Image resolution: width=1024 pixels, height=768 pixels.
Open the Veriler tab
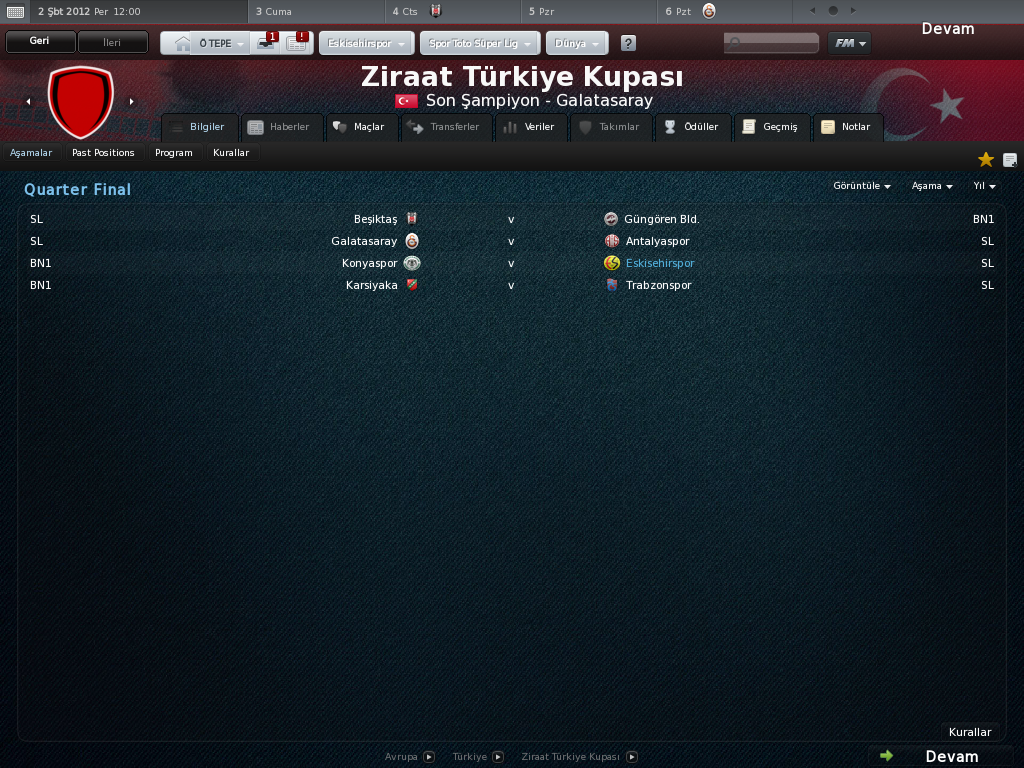[530, 127]
